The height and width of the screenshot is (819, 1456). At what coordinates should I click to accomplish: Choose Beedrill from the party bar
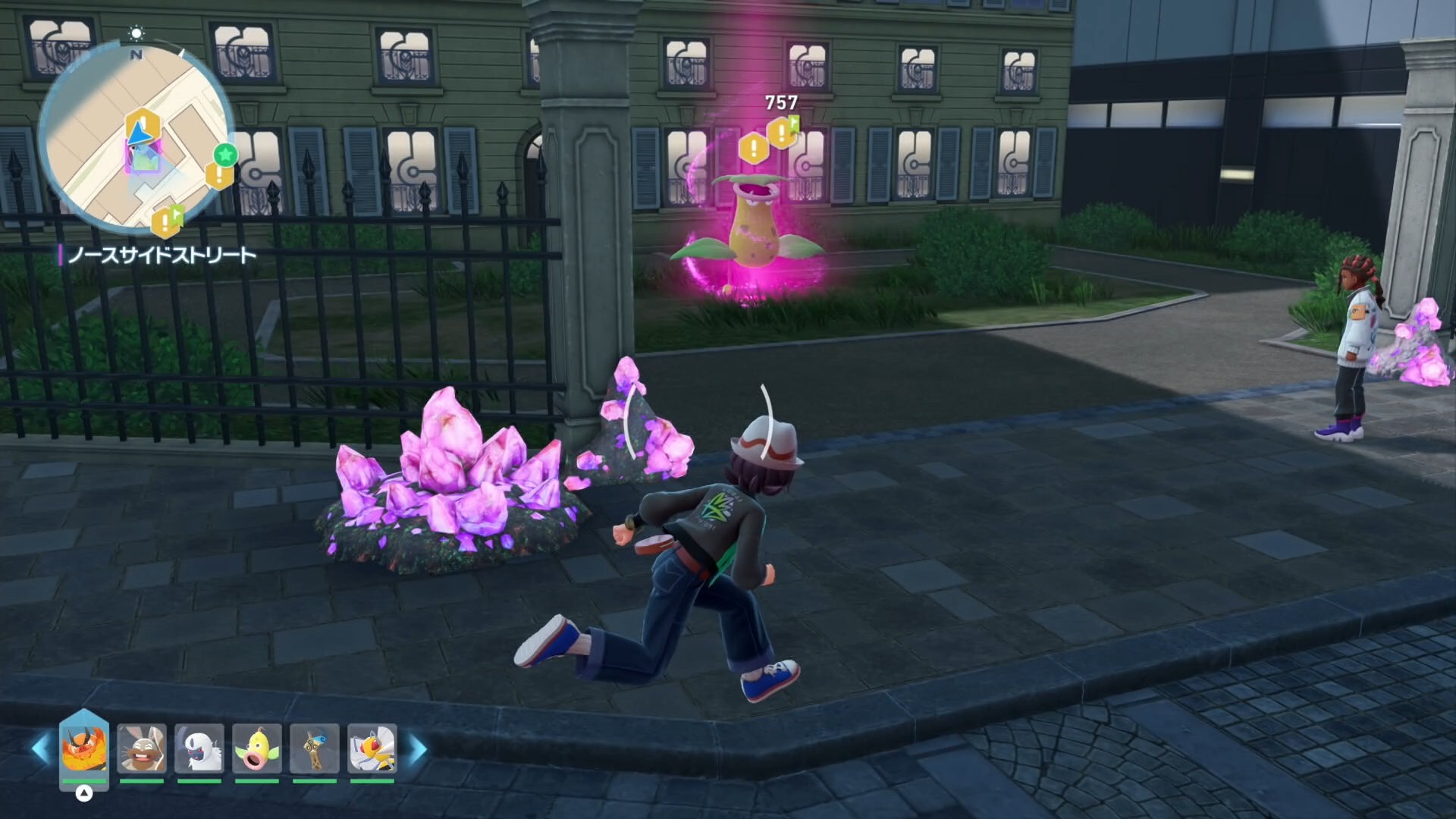click(372, 748)
